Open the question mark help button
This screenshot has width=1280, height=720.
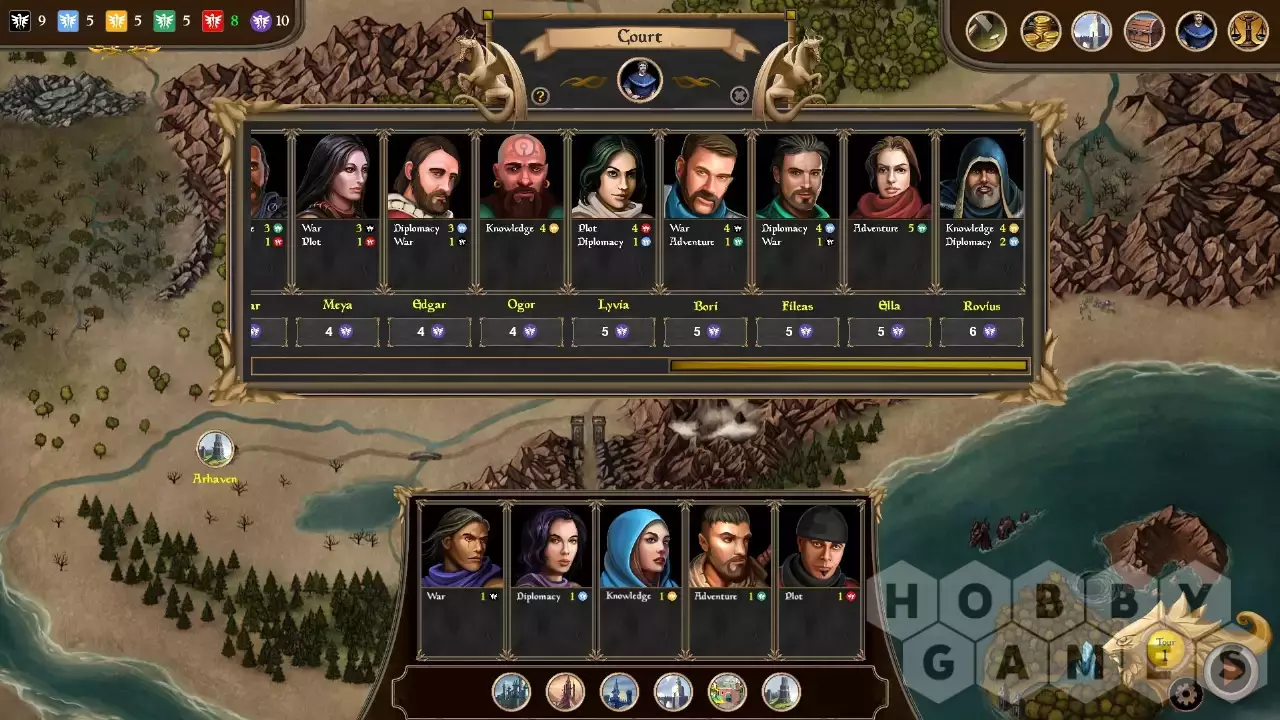[540, 96]
